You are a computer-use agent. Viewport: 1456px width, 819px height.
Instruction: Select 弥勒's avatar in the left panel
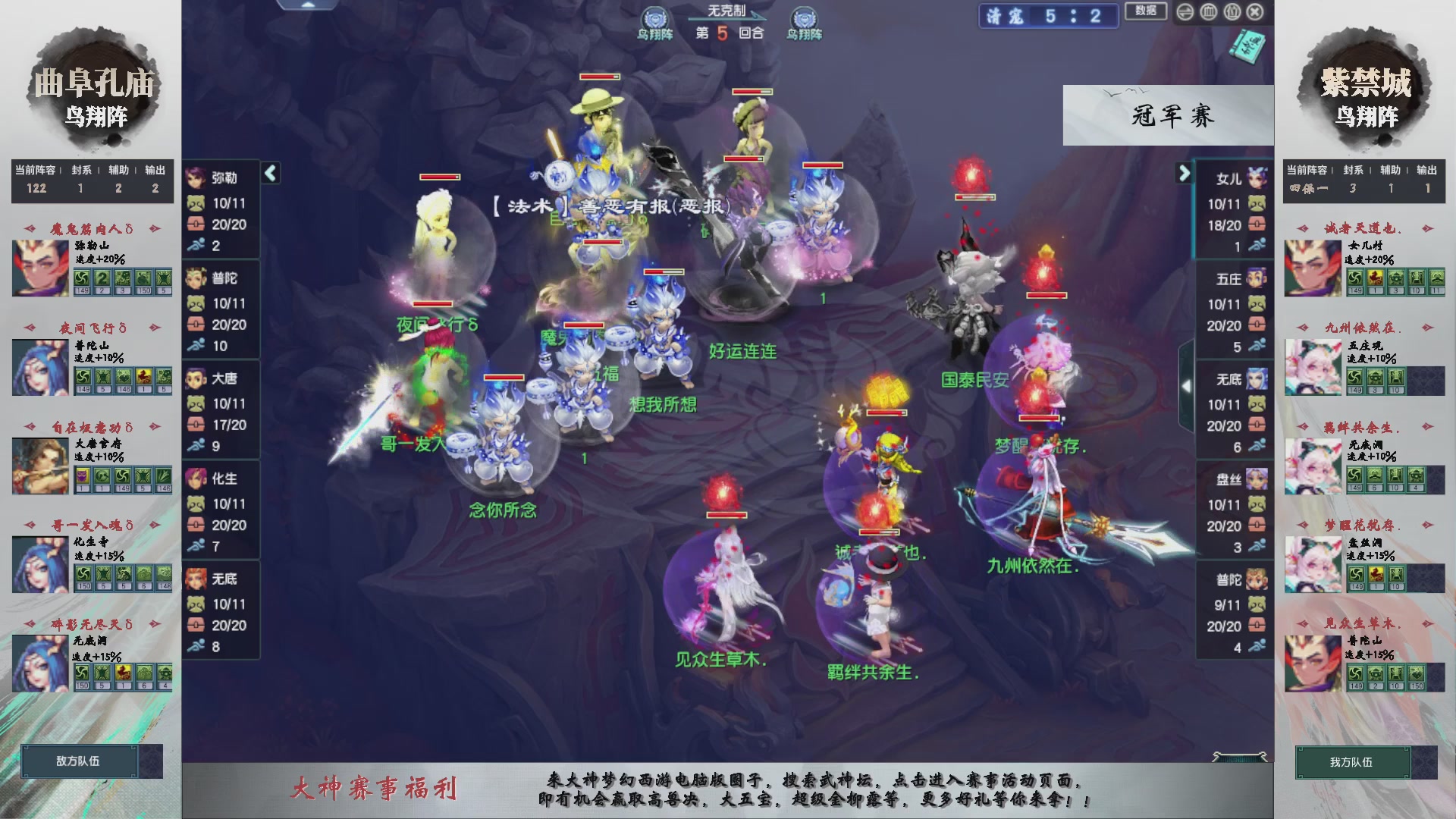[x=197, y=179]
